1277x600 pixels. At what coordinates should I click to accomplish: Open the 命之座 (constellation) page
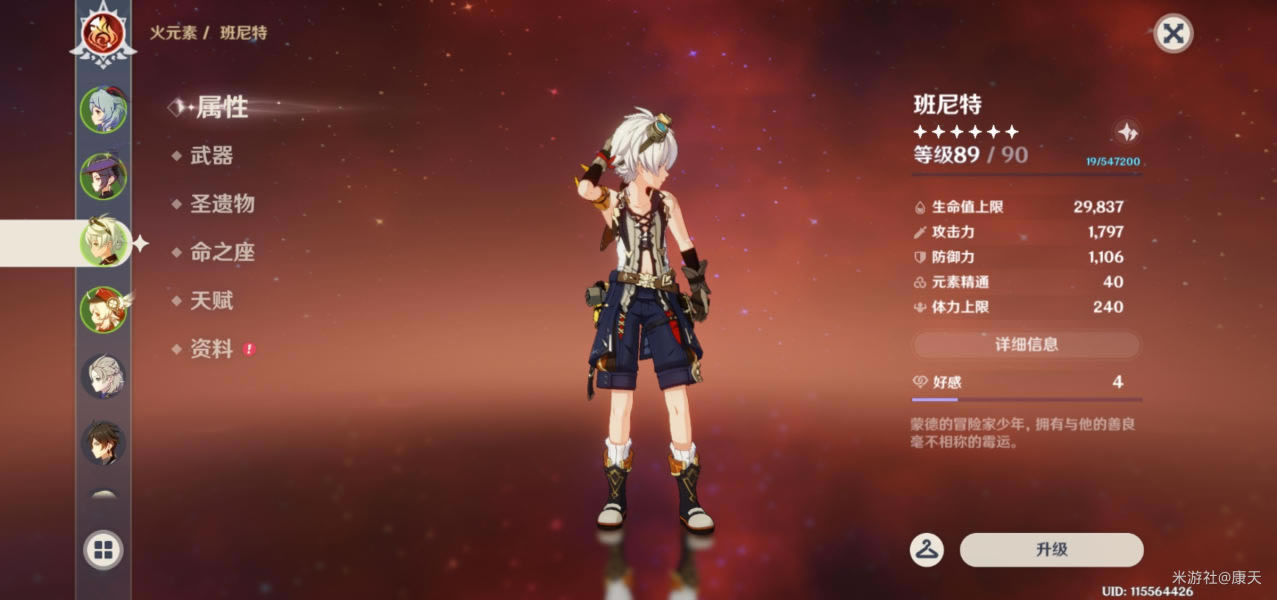click(x=222, y=252)
